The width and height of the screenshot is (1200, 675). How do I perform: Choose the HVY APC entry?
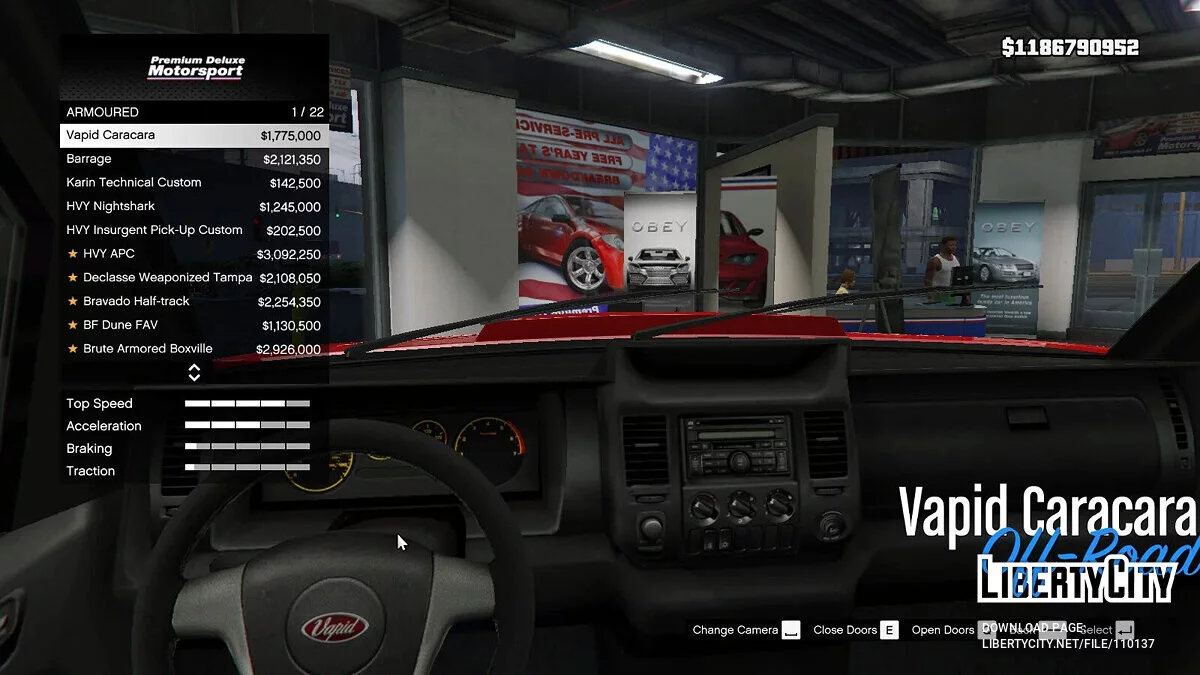click(194, 254)
